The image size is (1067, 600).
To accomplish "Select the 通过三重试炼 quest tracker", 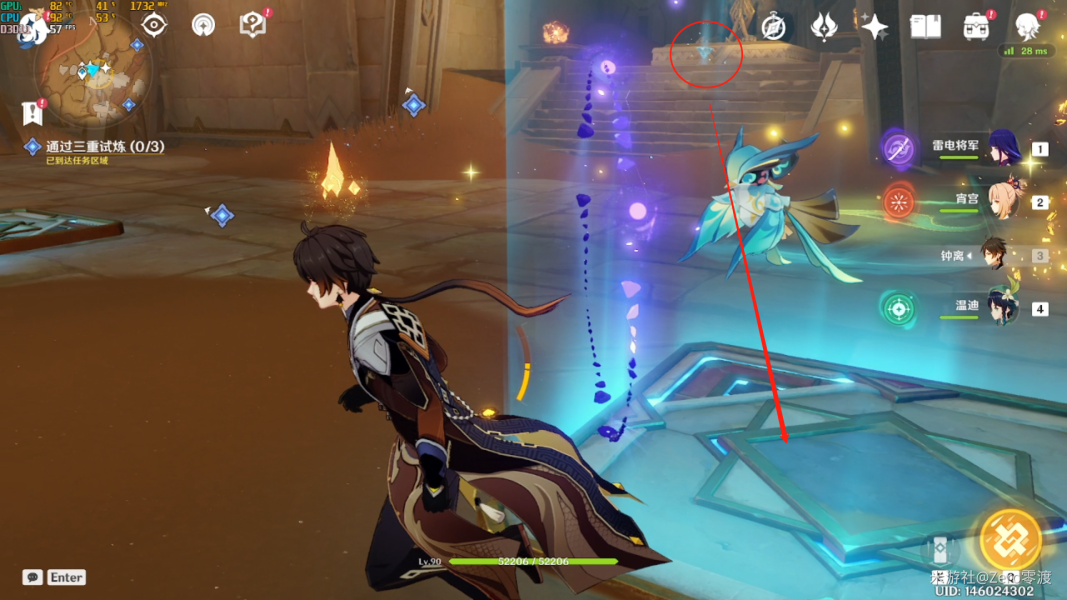I will [104, 147].
